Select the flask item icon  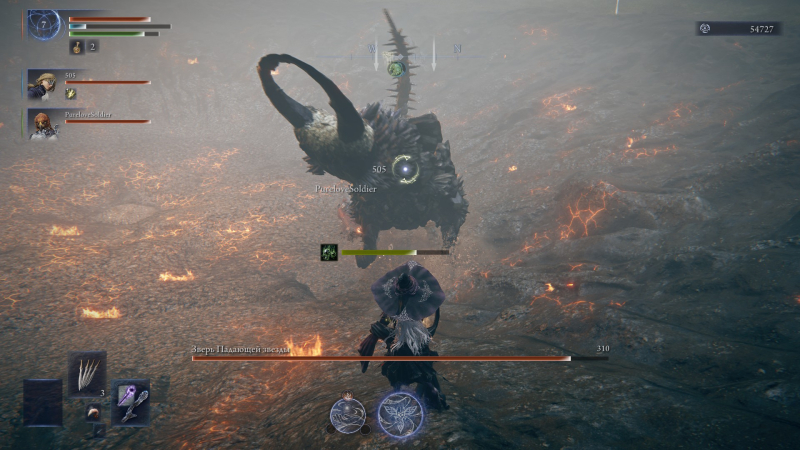76,46
